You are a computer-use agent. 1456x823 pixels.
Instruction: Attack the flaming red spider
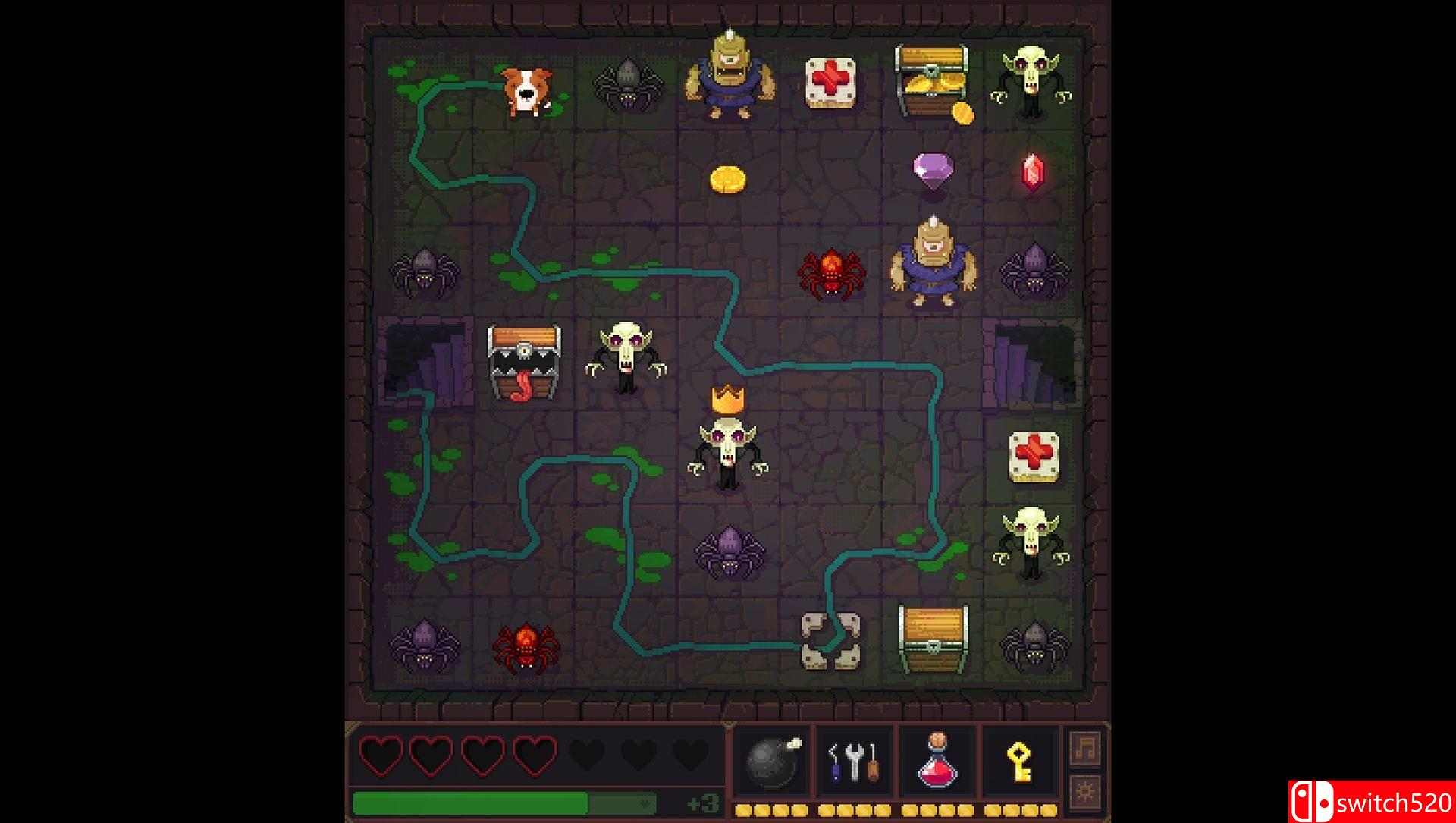point(832,275)
